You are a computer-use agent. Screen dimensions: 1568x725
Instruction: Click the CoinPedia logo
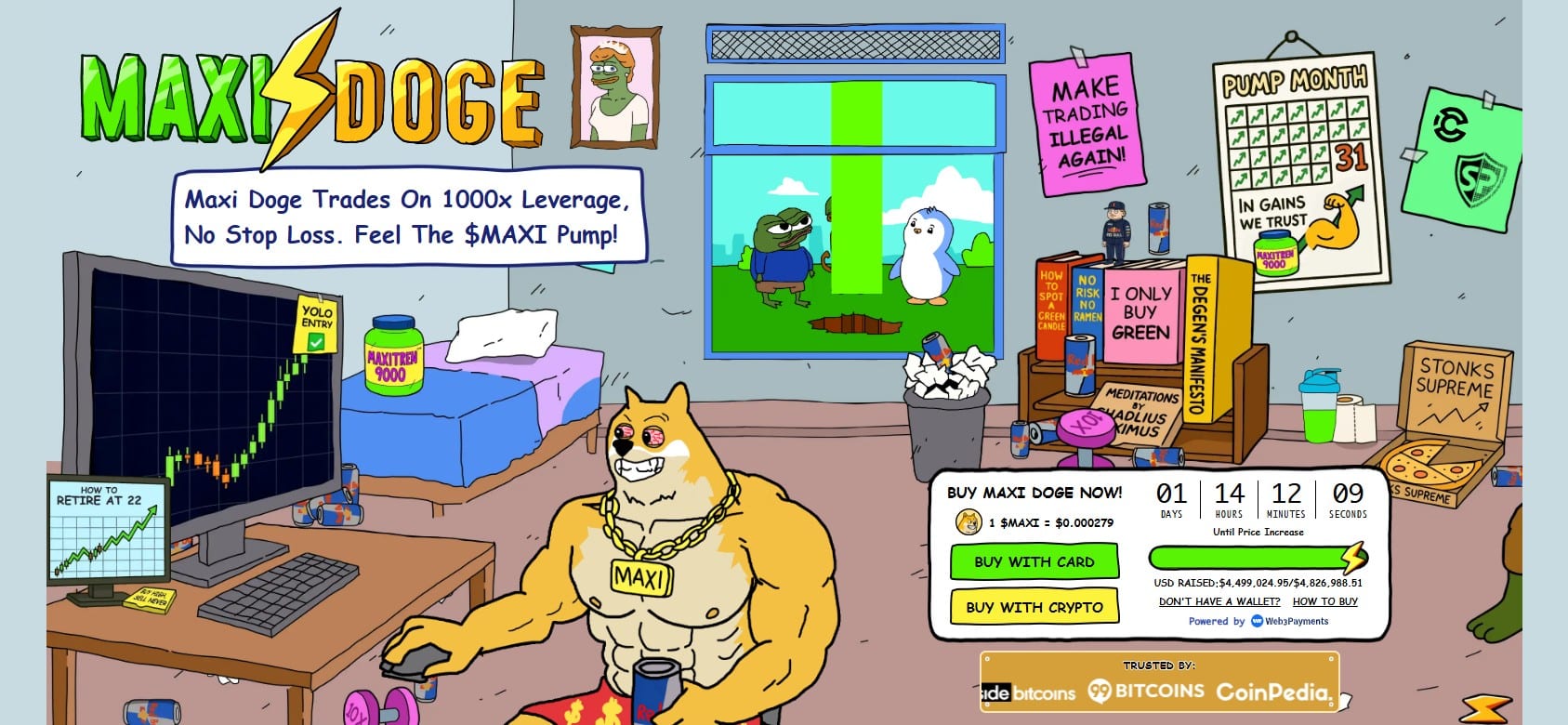[1275, 692]
